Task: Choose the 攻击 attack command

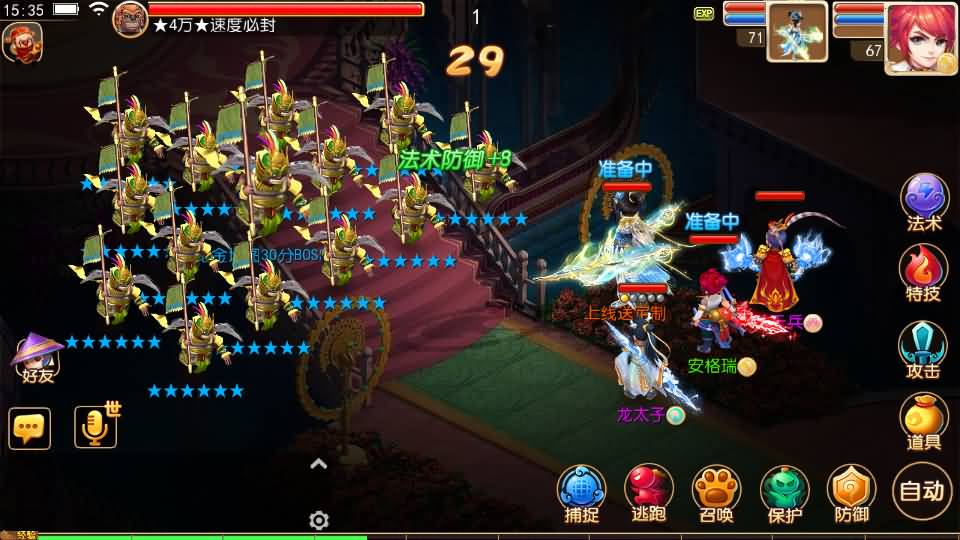Action: point(923,348)
